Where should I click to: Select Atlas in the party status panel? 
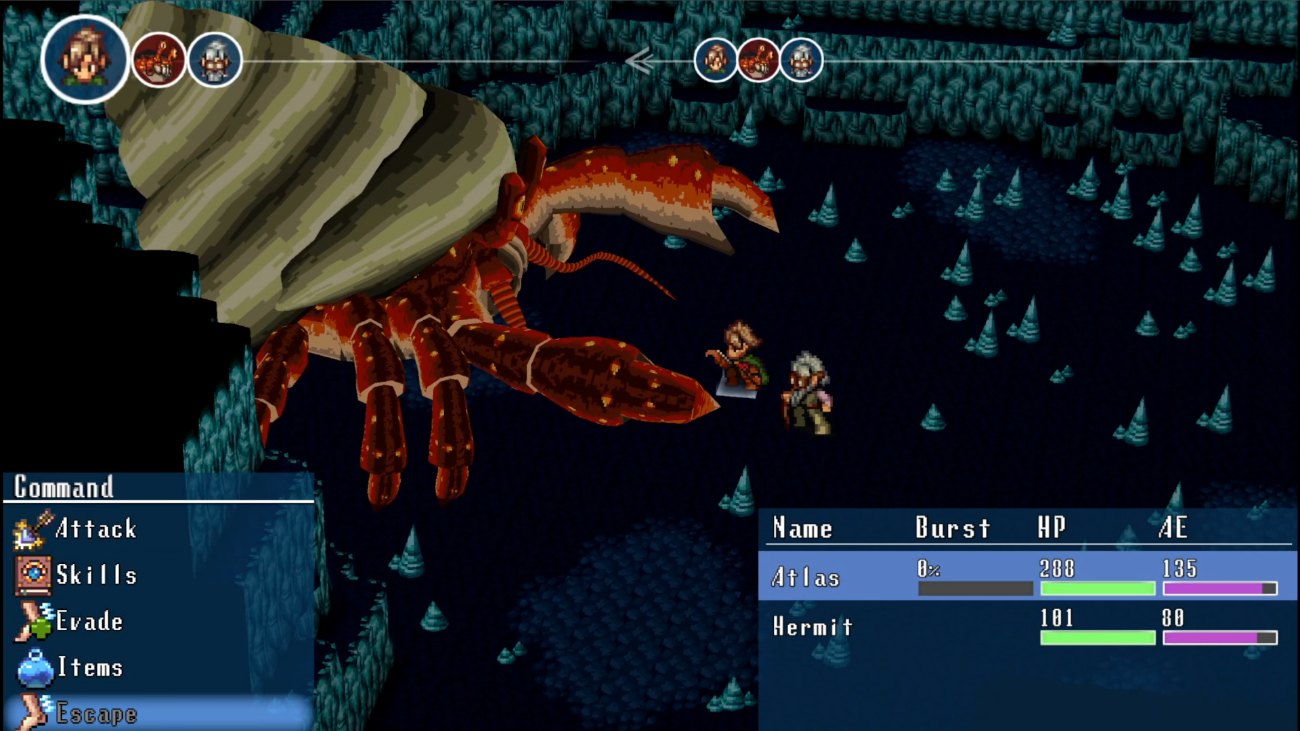tap(806, 577)
